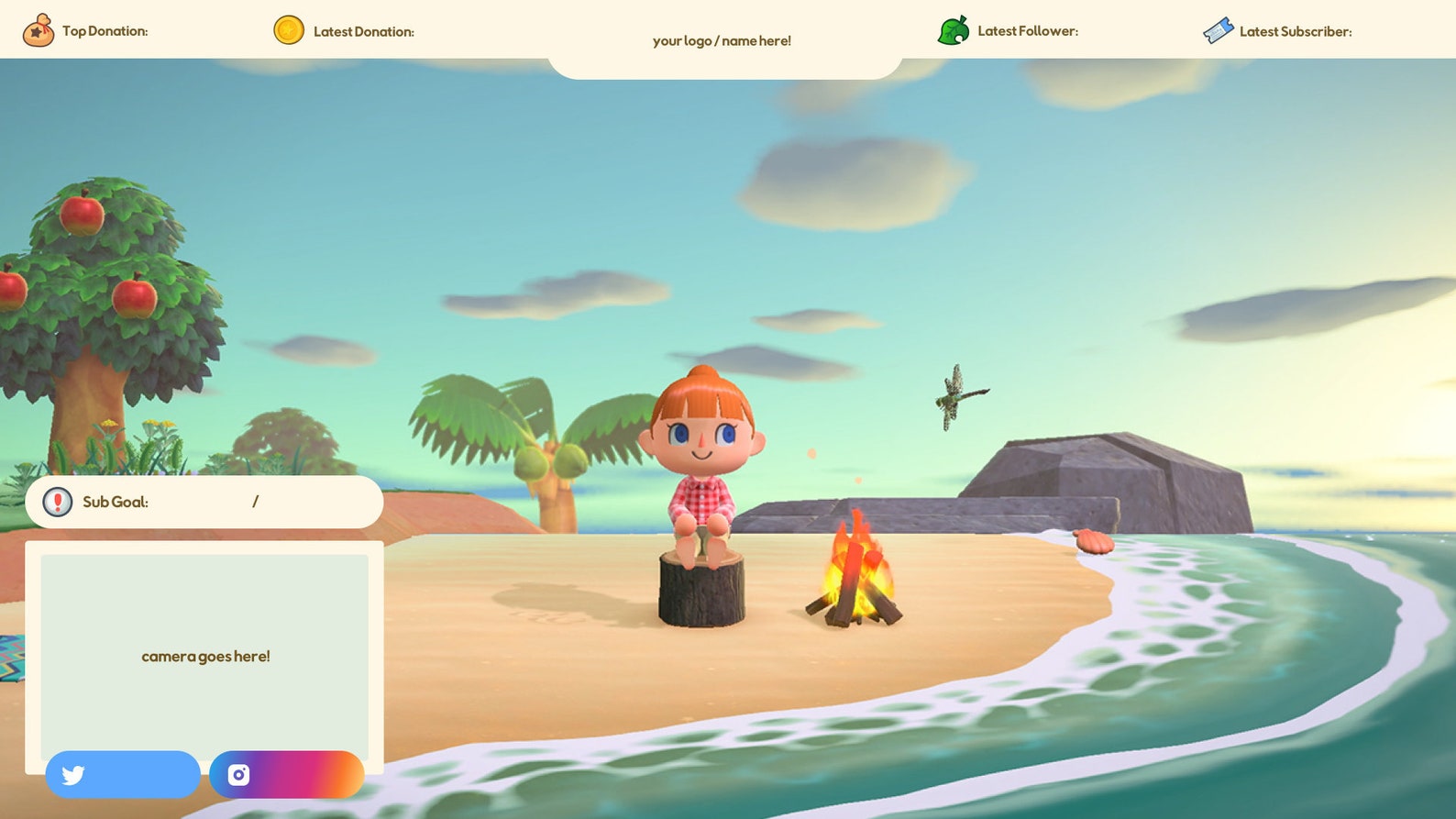Select the gold coin Latest Donation icon
Viewport: 1456px width, 819px height.
click(288, 28)
